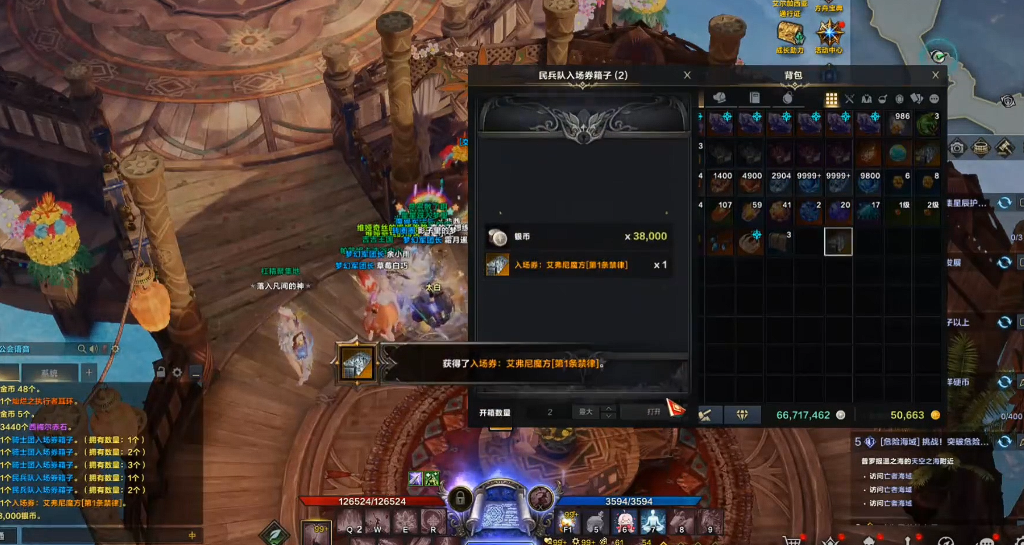The height and width of the screenshot is (545, 1024).
Task: Set chest quantity with the 最大 button
Action: [586, 411]
